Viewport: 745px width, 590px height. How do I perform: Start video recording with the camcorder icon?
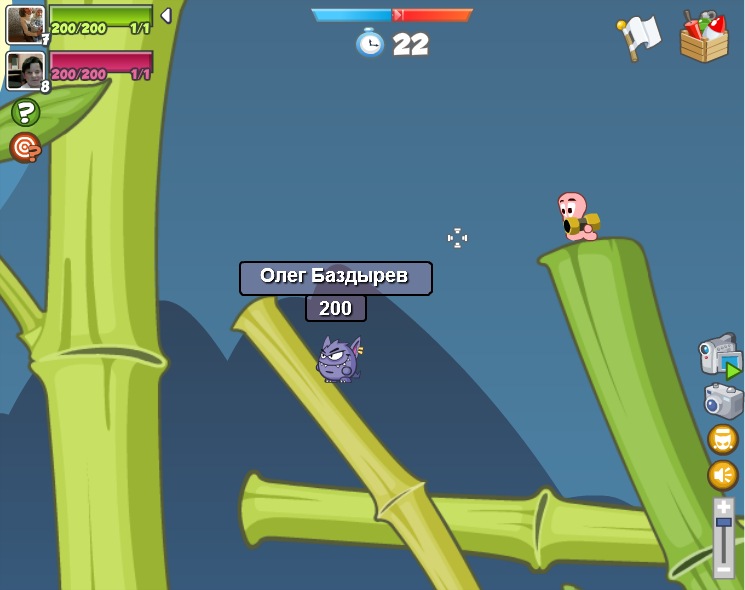tap(719, 357)
